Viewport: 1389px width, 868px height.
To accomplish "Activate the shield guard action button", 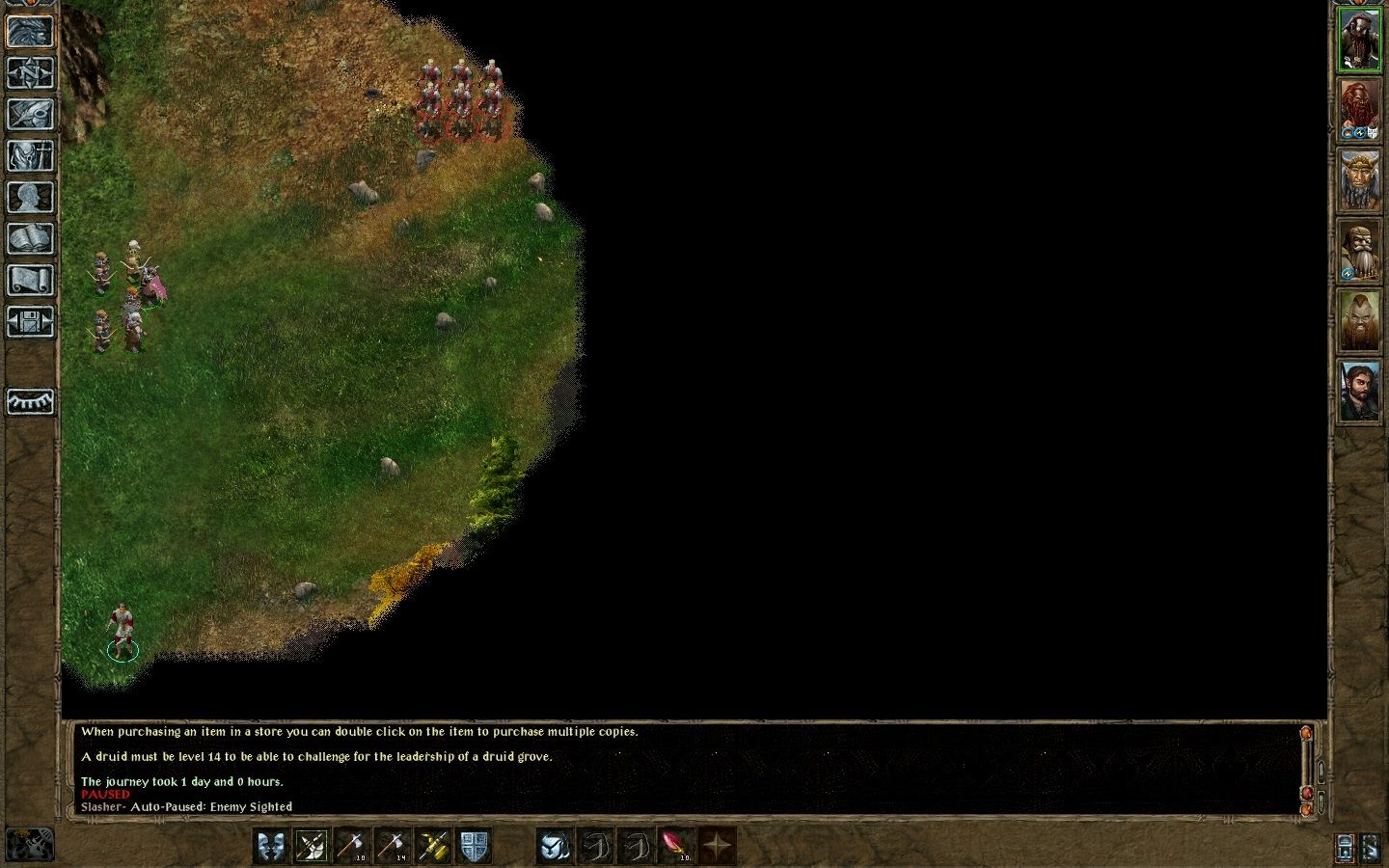I will click(474, 846).
